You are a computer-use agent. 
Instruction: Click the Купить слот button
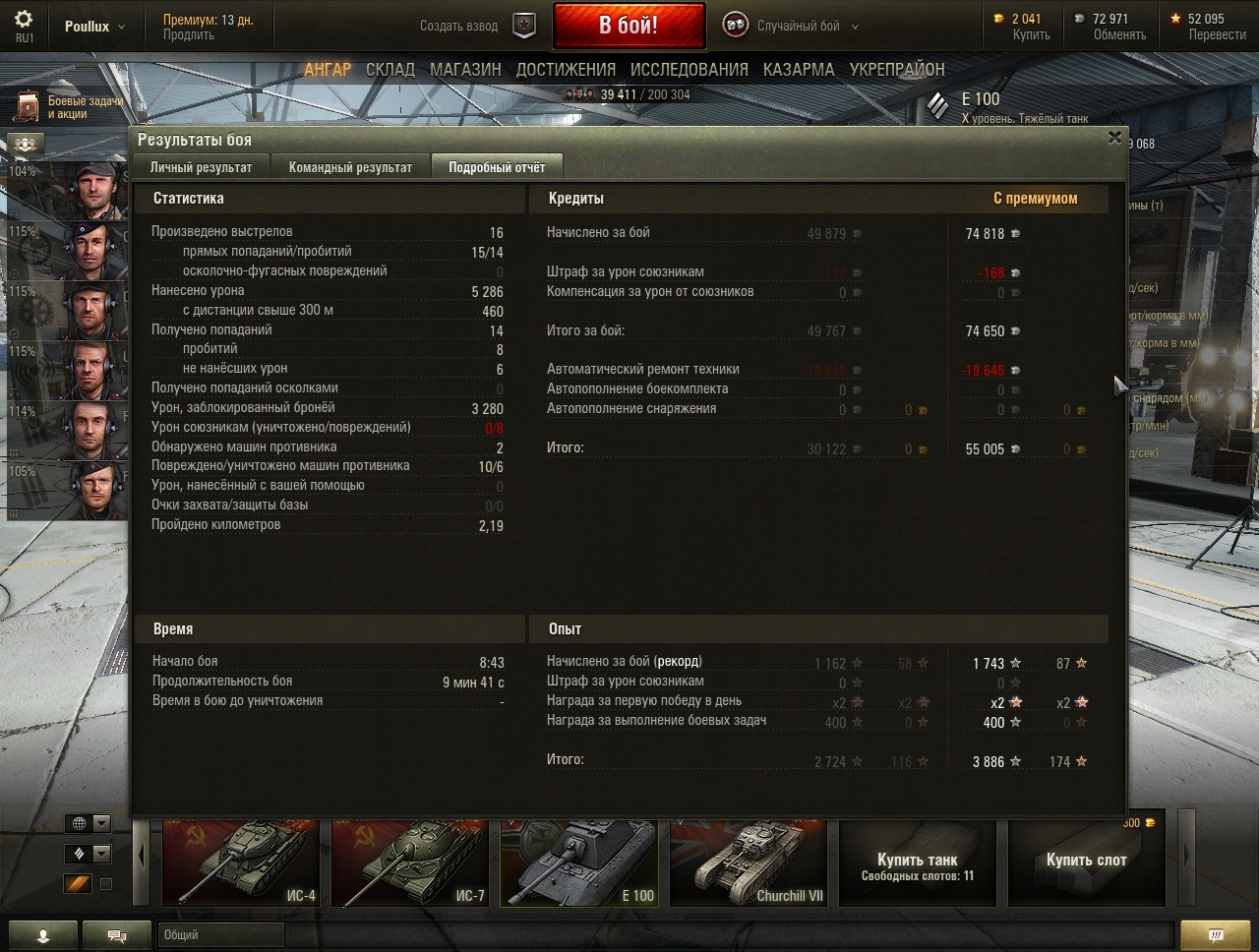coord(1086,862)
